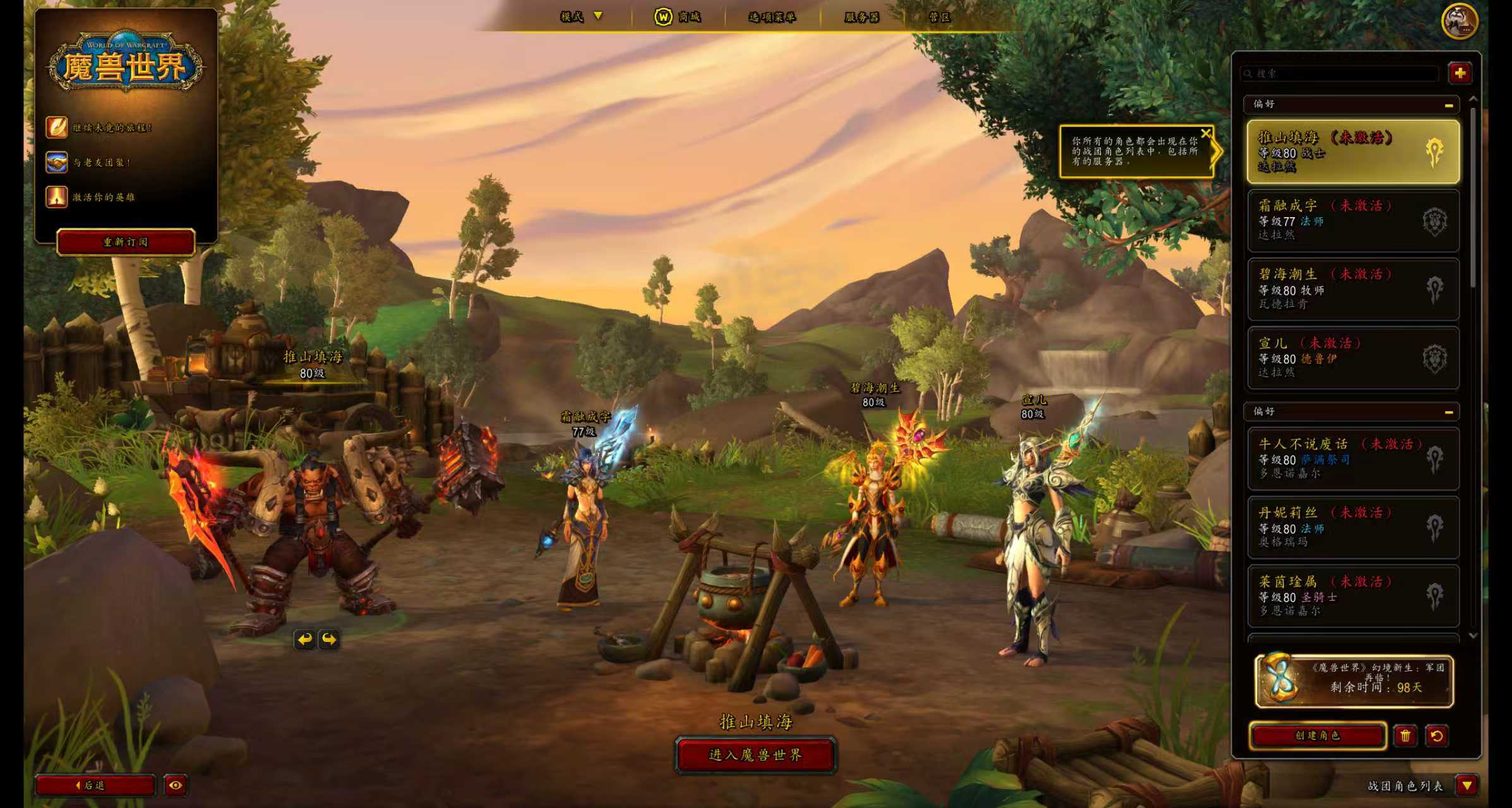Select character 牛人不说废话 the shaman
This screenshot has width=1512, height=808.
click(x=1353, y=459)
